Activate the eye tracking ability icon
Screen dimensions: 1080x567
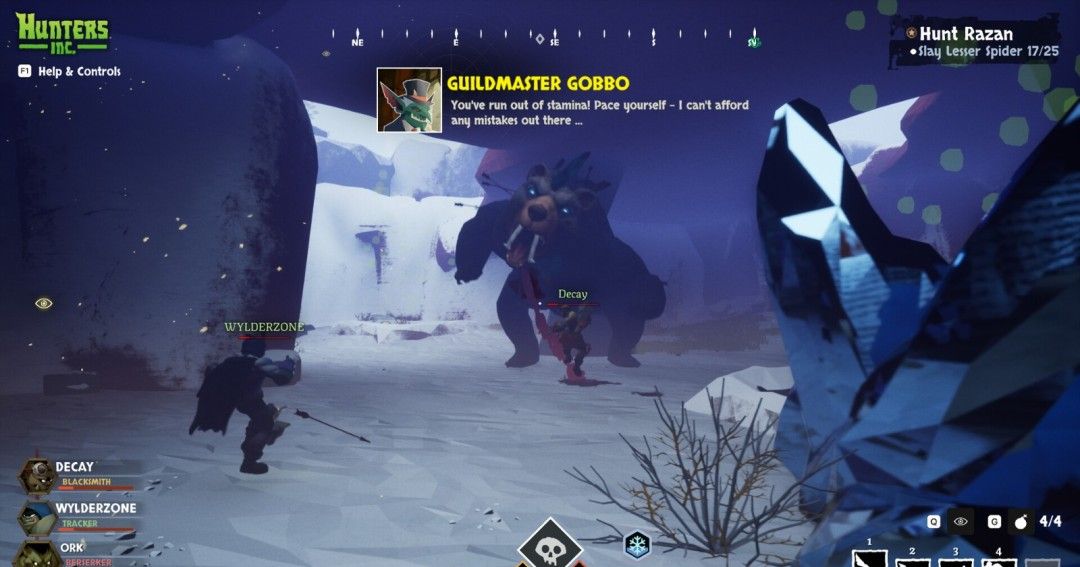961,521
